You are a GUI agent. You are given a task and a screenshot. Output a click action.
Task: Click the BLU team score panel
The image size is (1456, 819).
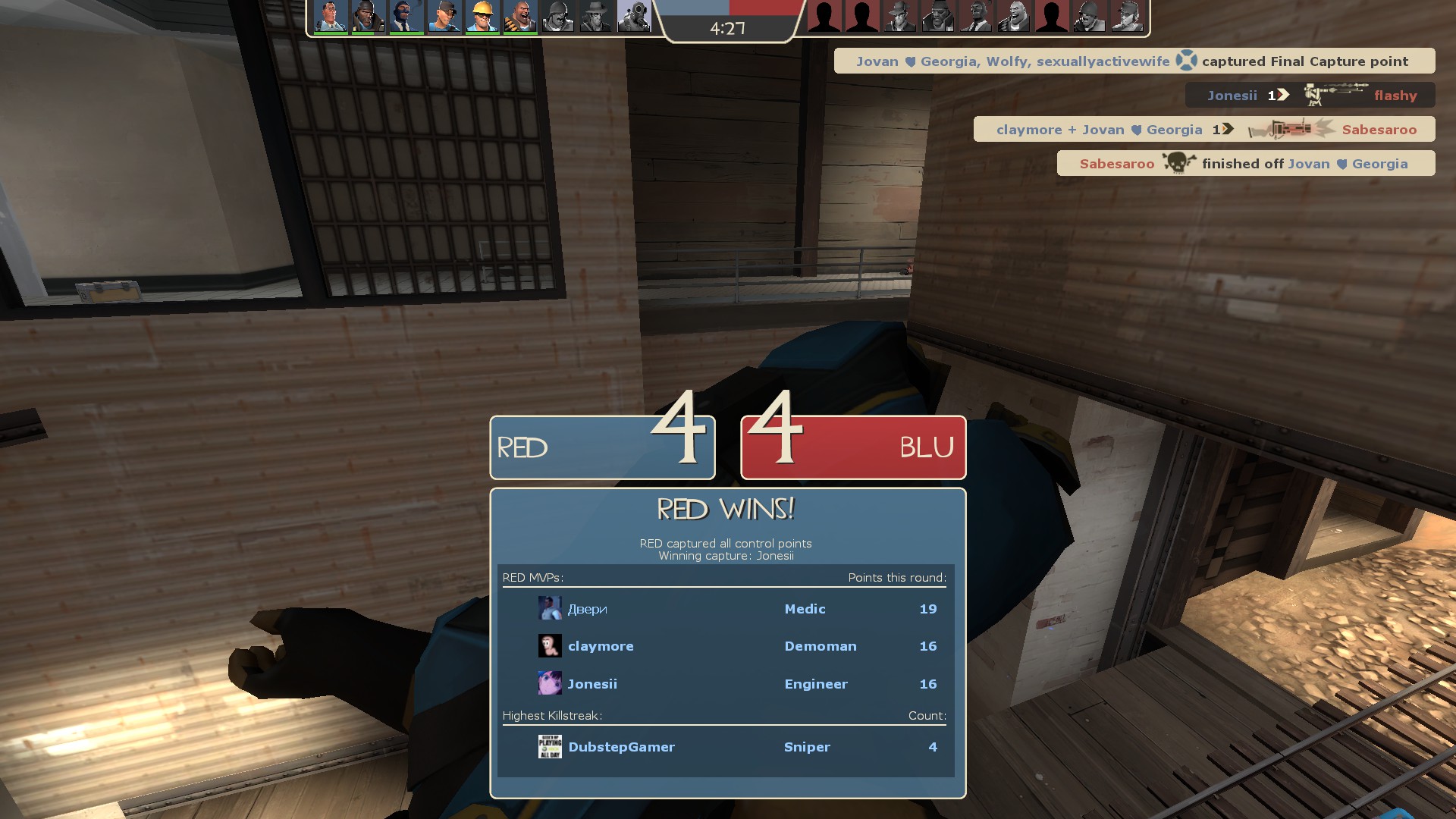click(x=853, y=447)
